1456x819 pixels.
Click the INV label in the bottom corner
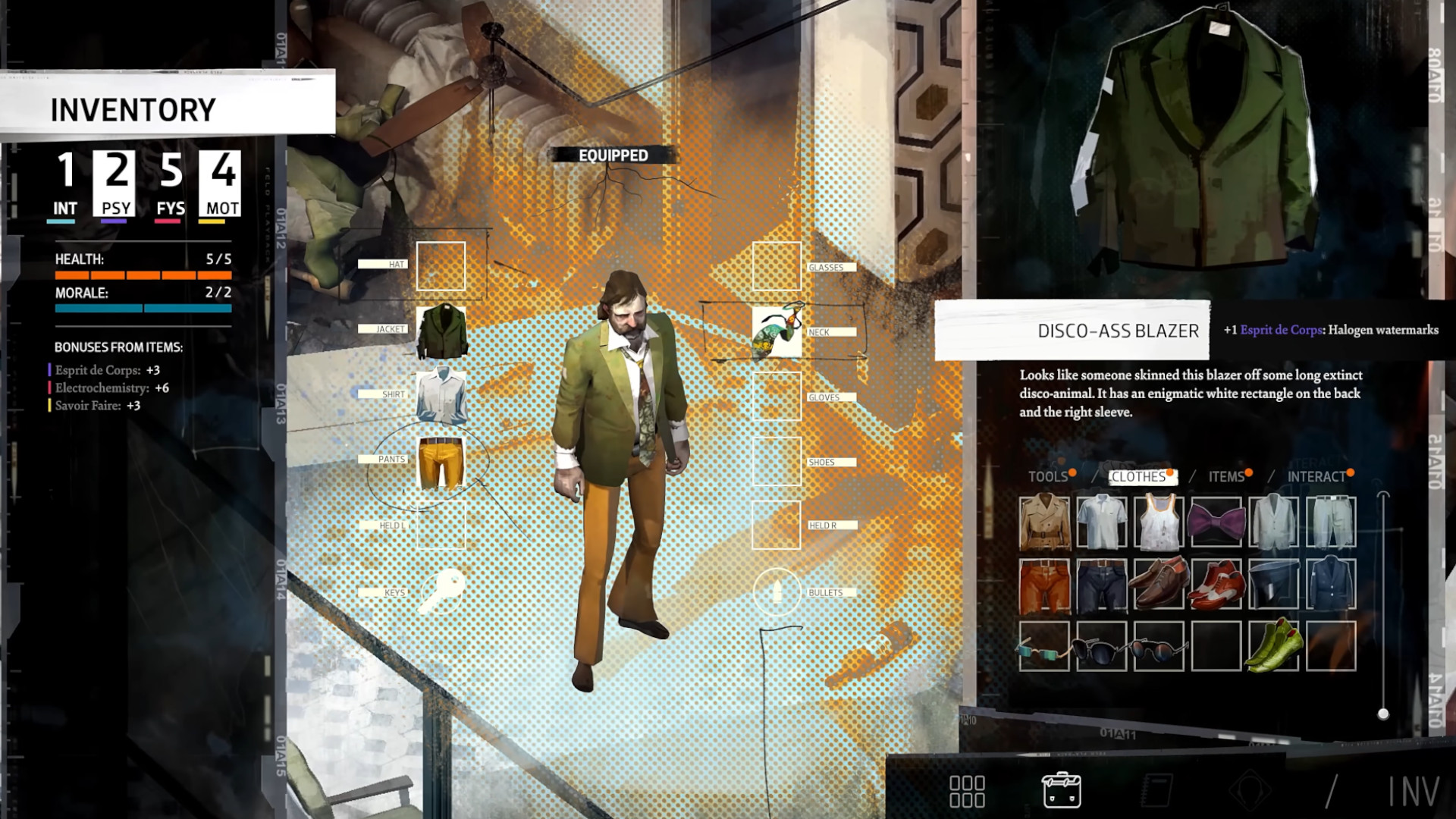point(1412,789)
